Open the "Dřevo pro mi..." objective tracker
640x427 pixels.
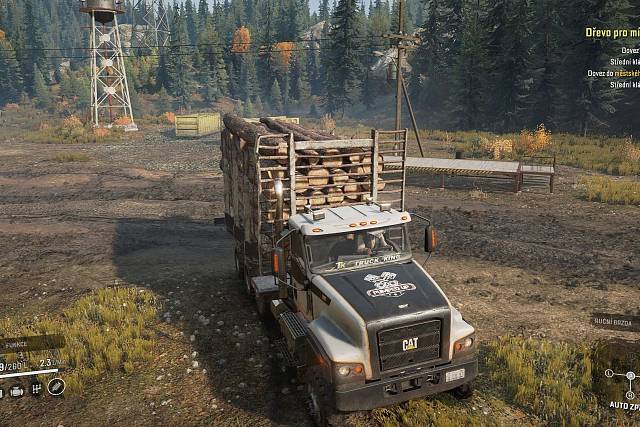tap(612, 32)
